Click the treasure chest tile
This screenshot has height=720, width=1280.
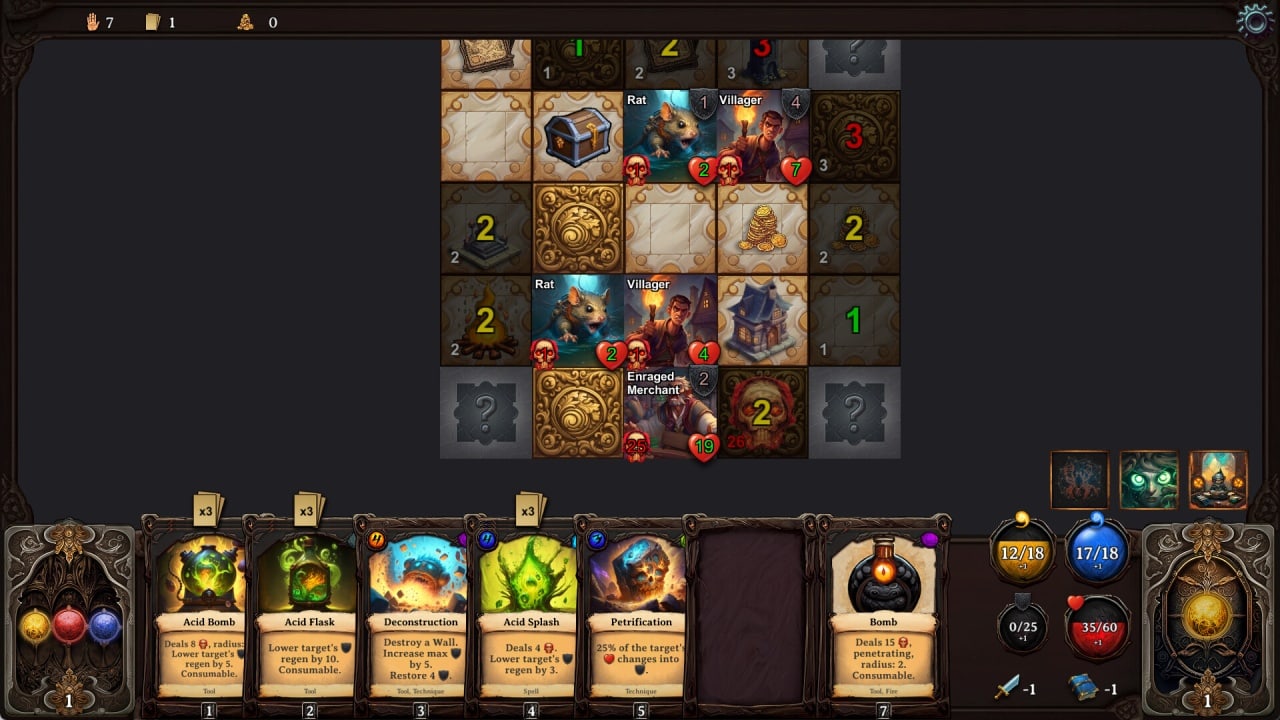tap(578, 137)
